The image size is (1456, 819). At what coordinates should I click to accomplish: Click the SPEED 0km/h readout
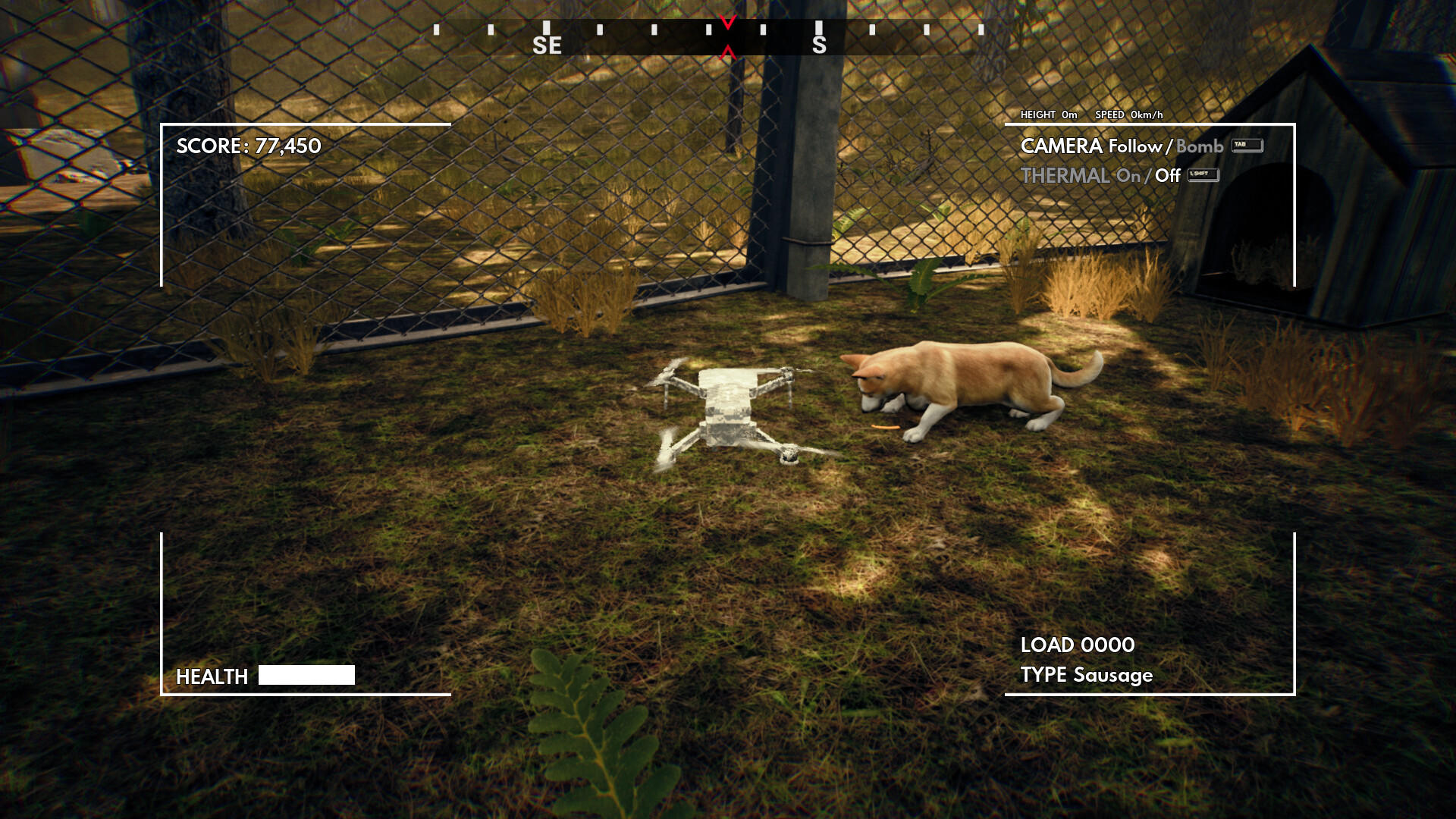[1130, 115]
